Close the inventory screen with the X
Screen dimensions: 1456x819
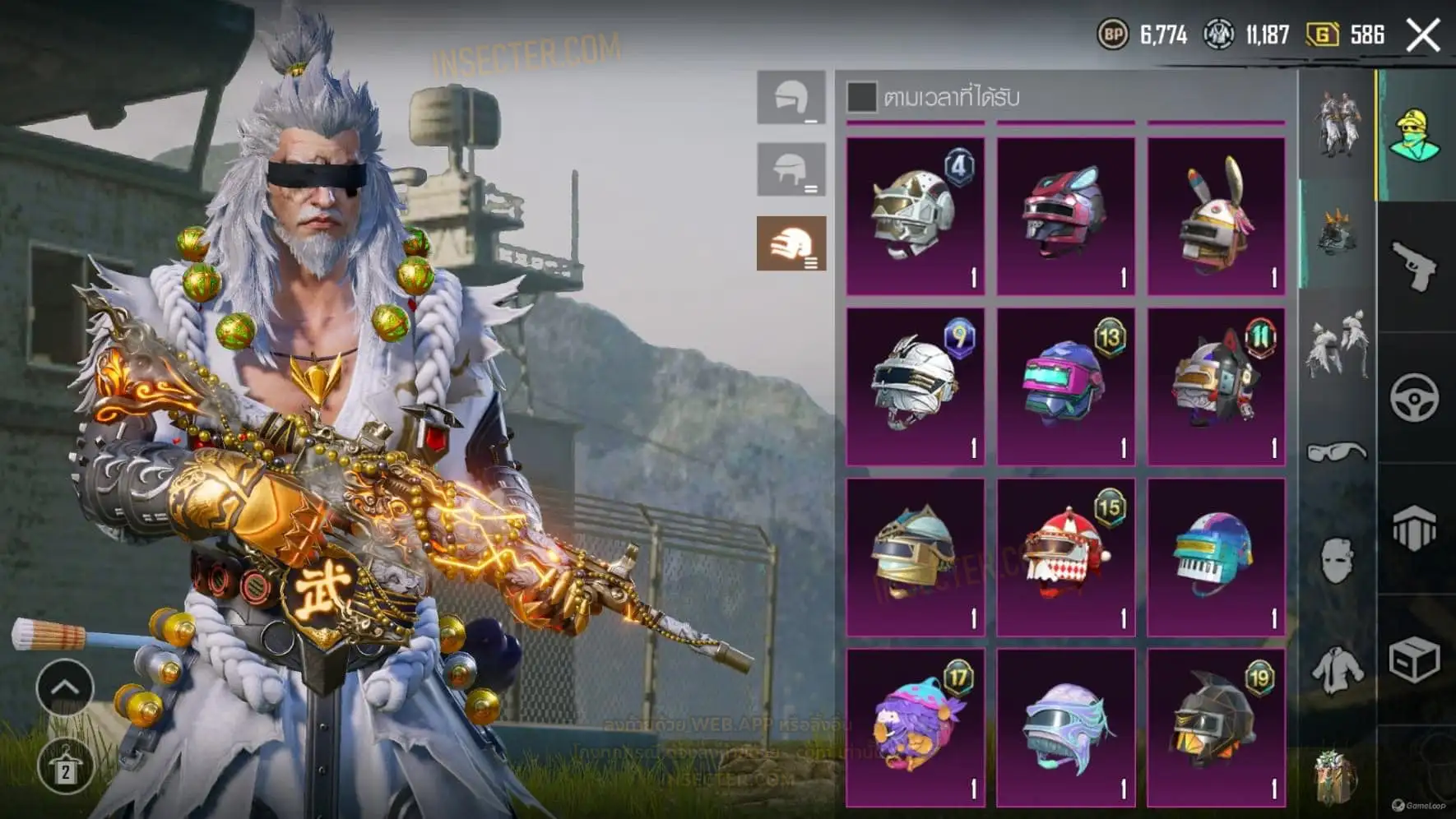coord(1423,35)
